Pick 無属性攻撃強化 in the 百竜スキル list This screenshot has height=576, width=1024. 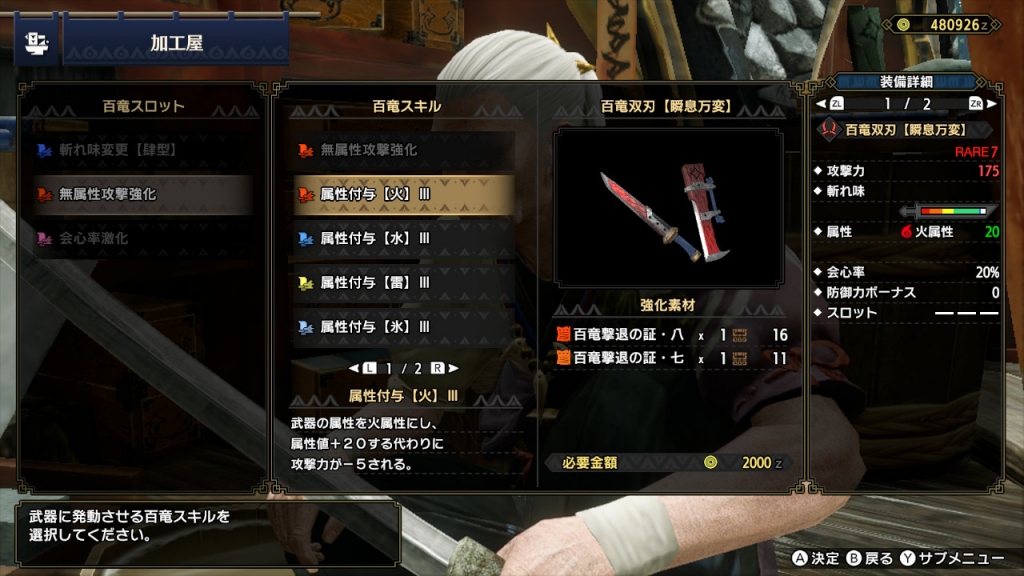pos(403,151)
